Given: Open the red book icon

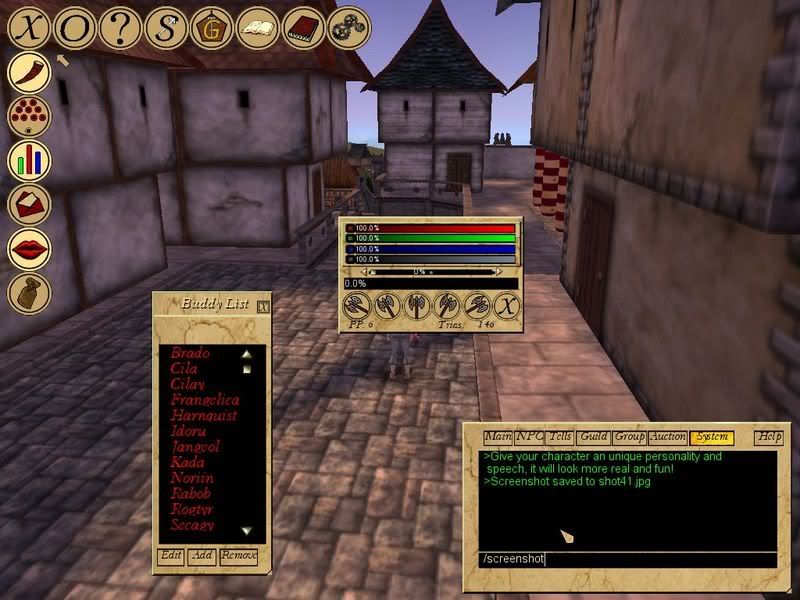Looking at the screenshot, I should pyautogui.click(x=303, y=27).
